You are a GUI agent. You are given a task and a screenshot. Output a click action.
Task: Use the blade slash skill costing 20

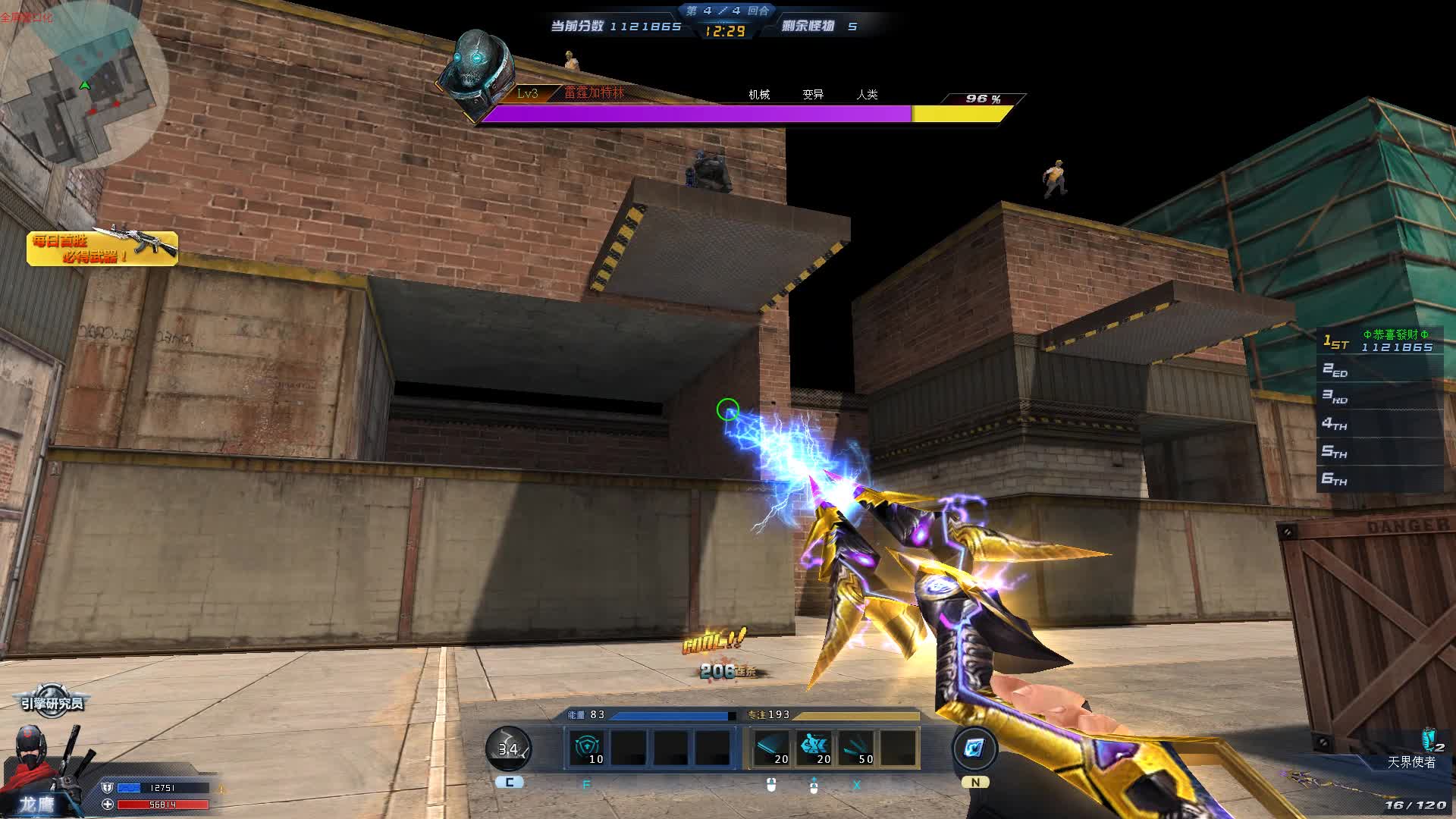[x=771, y=748]
